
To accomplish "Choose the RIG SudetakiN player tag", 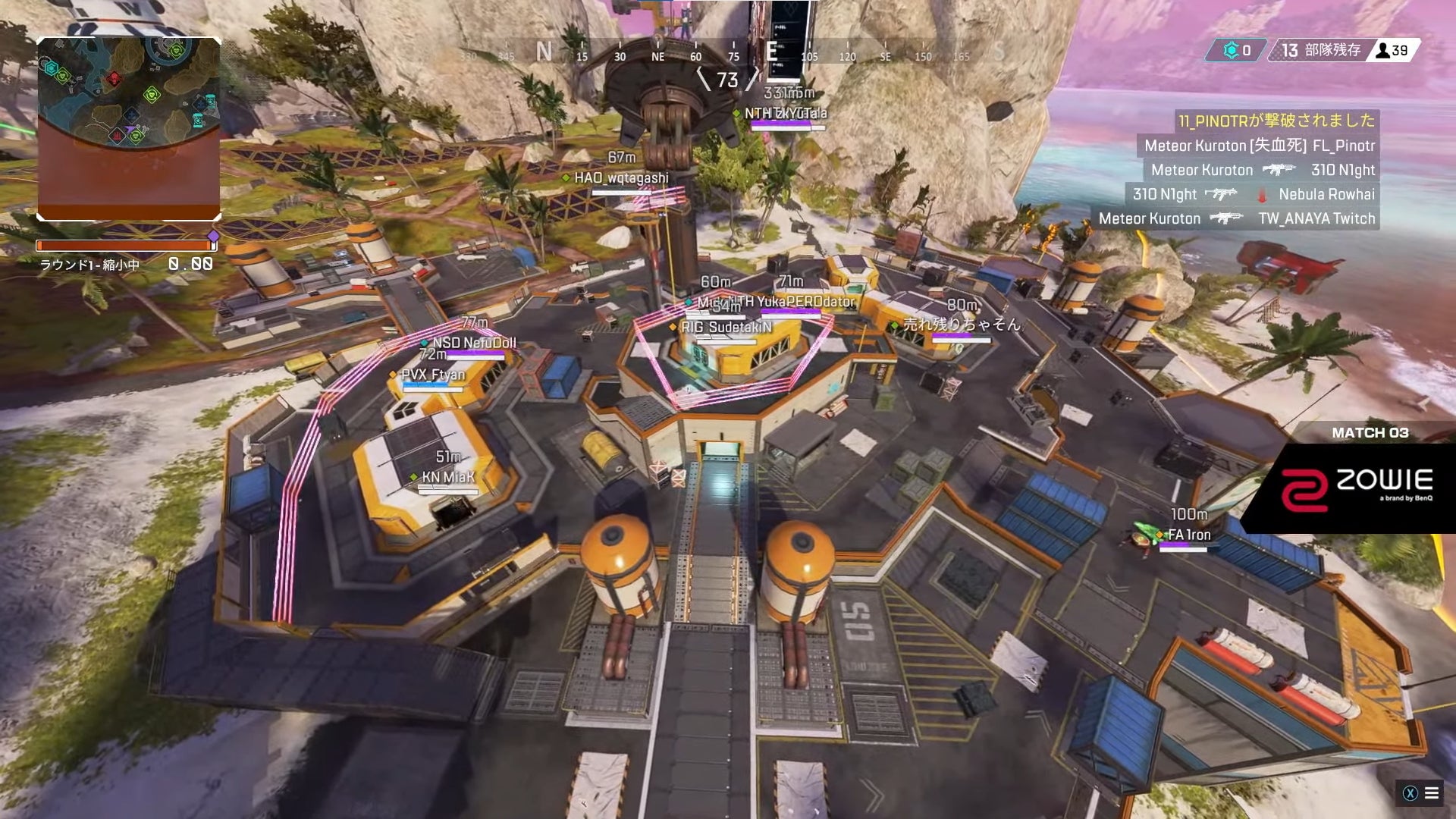I will [726, 328].
